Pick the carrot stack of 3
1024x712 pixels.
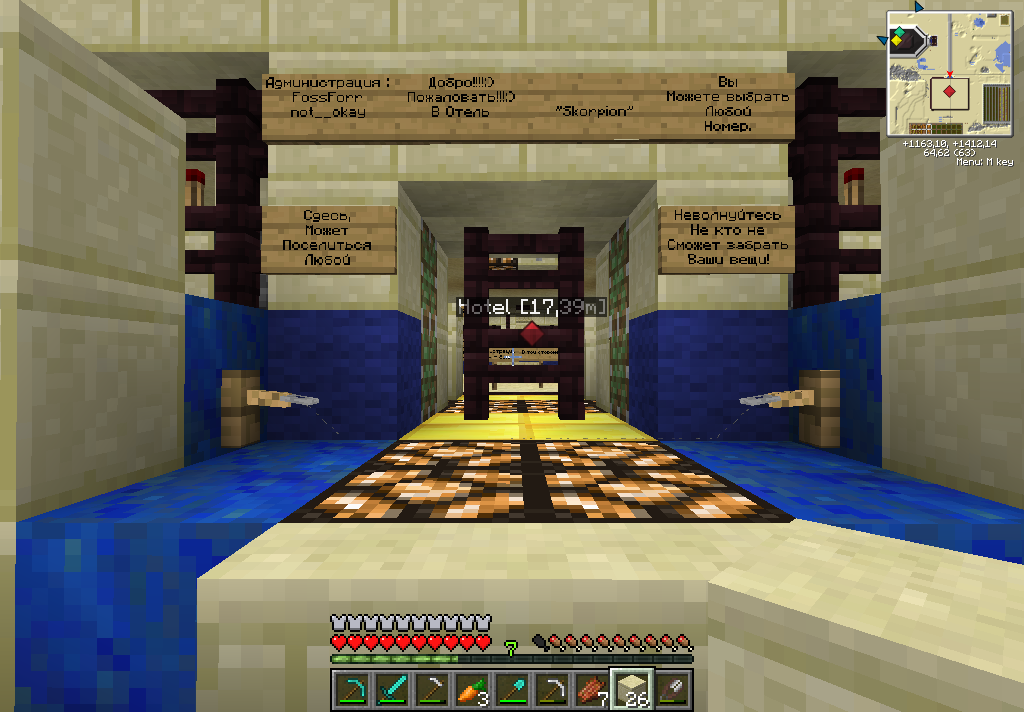472,688
